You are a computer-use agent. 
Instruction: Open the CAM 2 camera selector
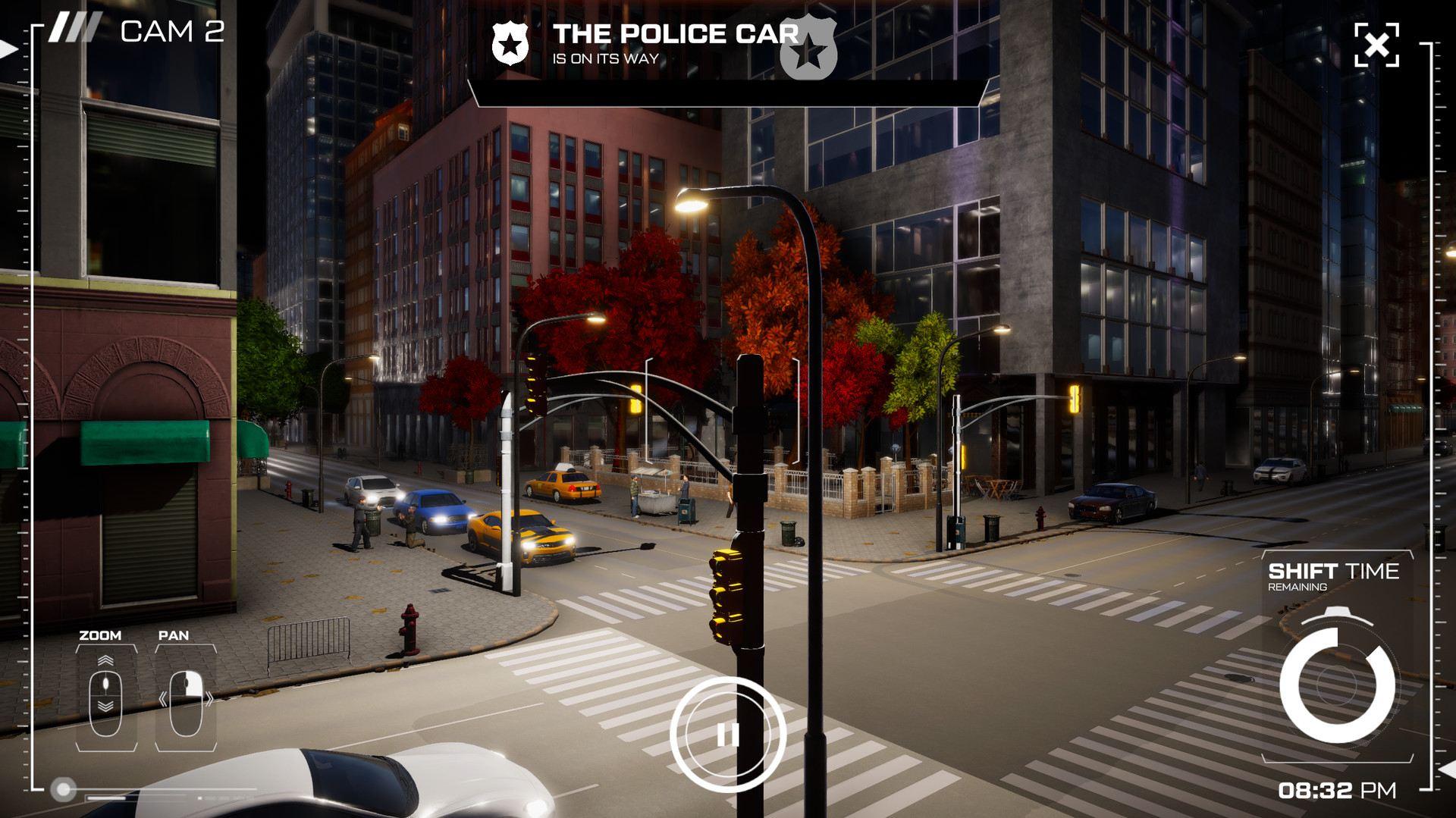click(173, 30)
